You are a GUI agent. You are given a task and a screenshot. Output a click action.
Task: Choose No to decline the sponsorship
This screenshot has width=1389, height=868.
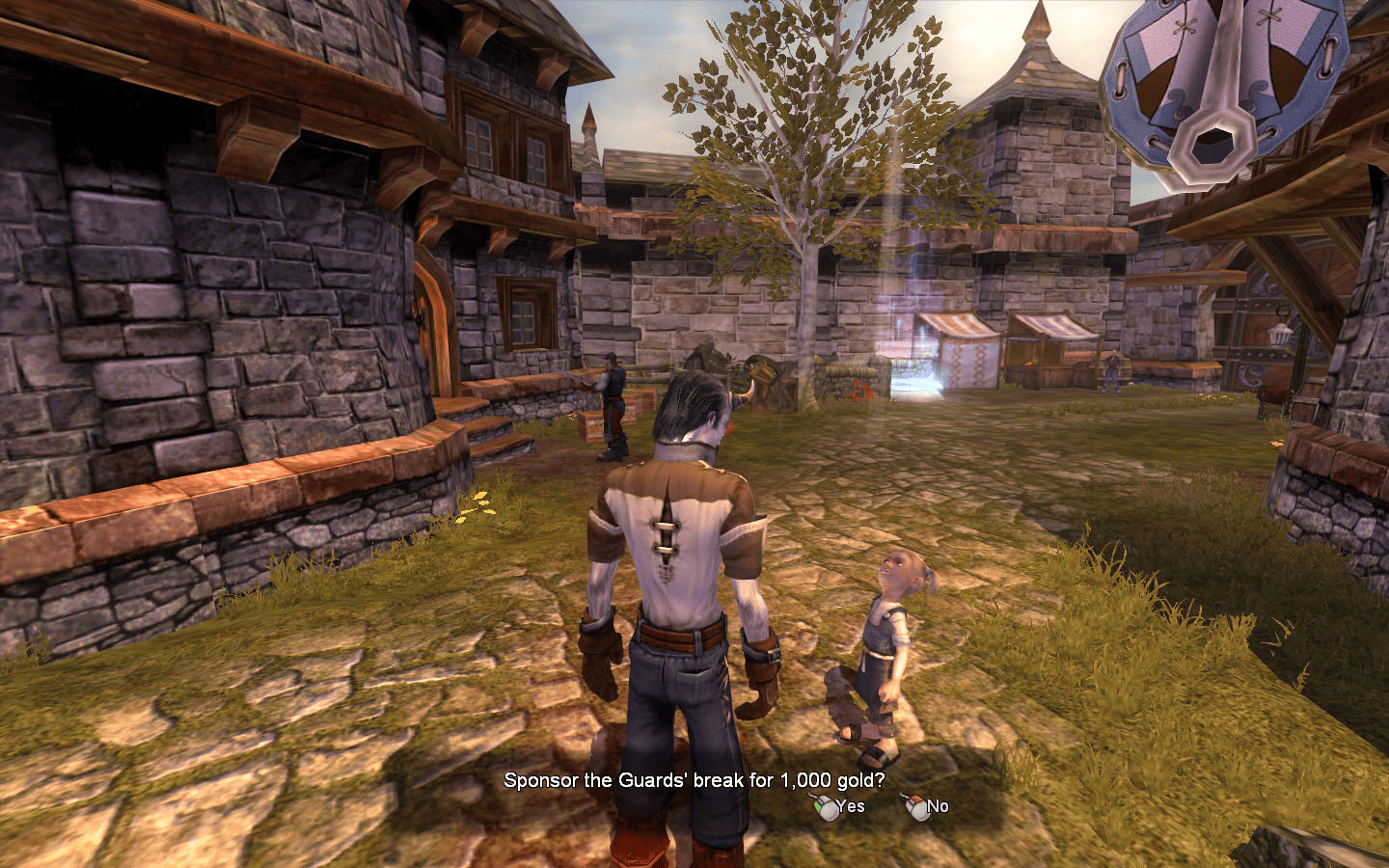(x=936, y=807)
